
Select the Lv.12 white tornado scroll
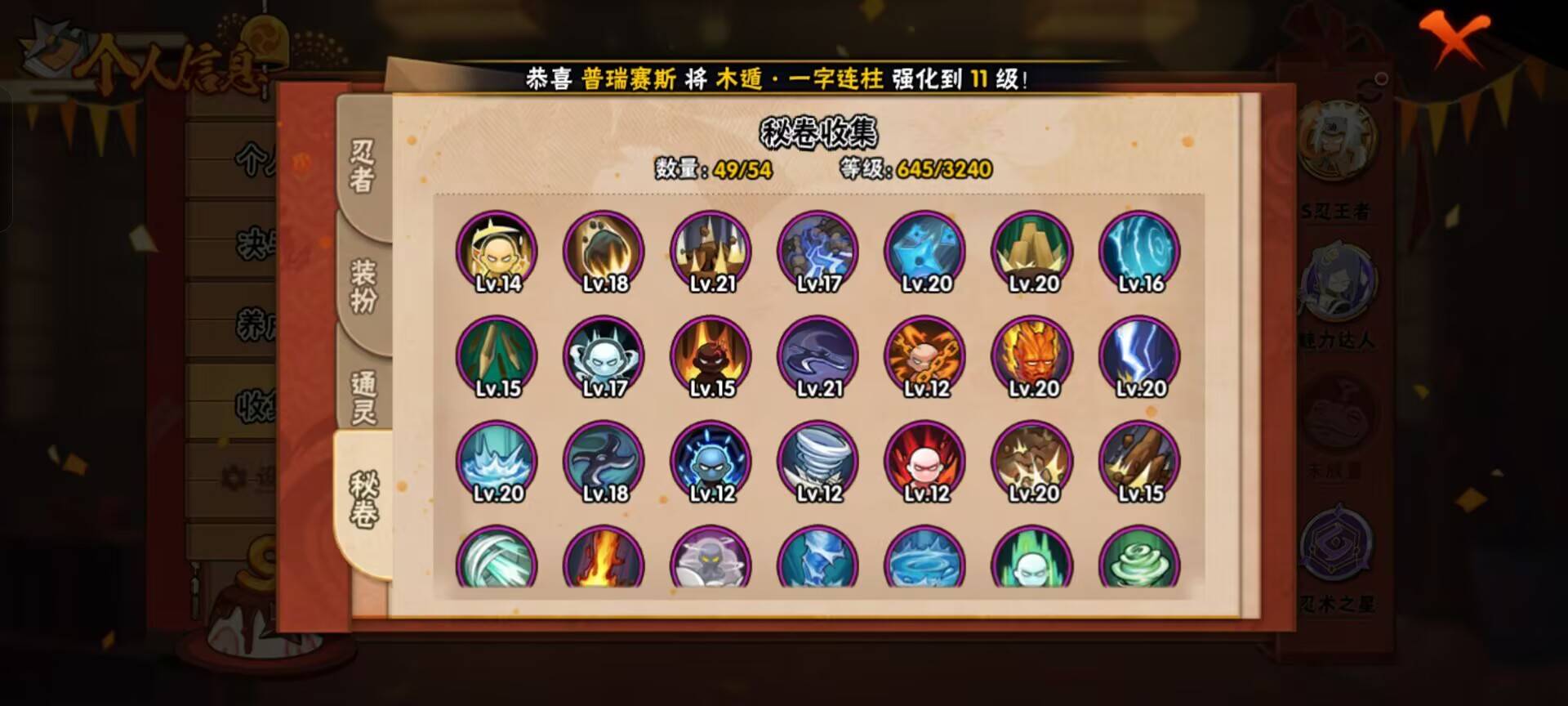tap(817, 460)
